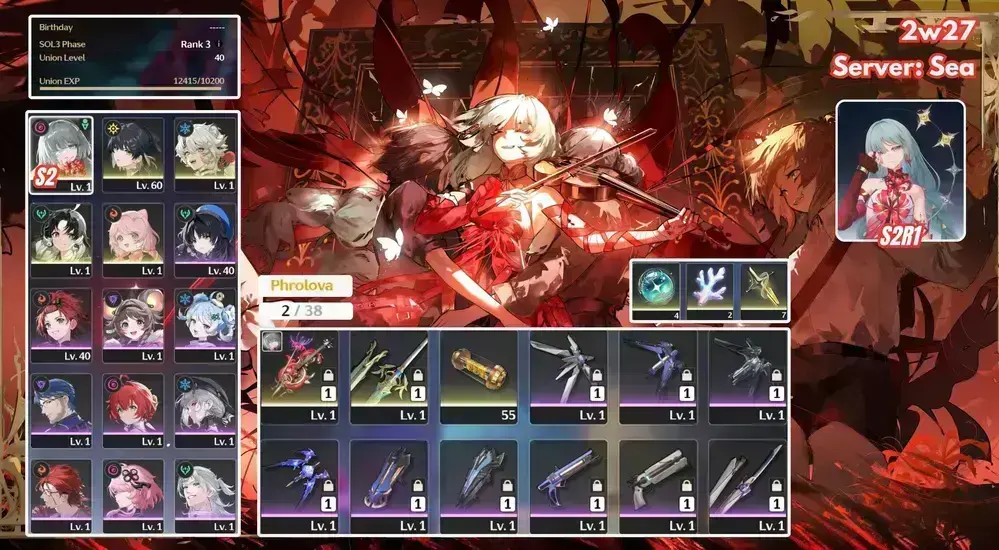
Task: Click the Phrolova name label
Action: 305,285
